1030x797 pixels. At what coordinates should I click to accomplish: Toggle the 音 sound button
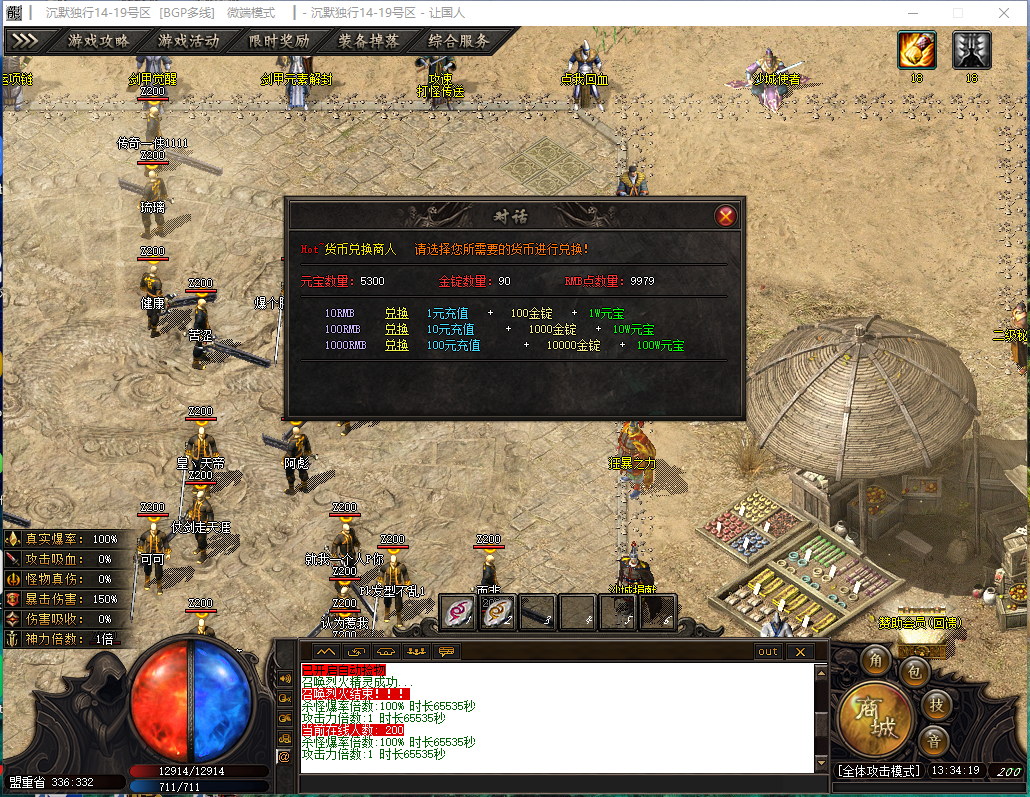pyautogui.click(x=933, y=741)
